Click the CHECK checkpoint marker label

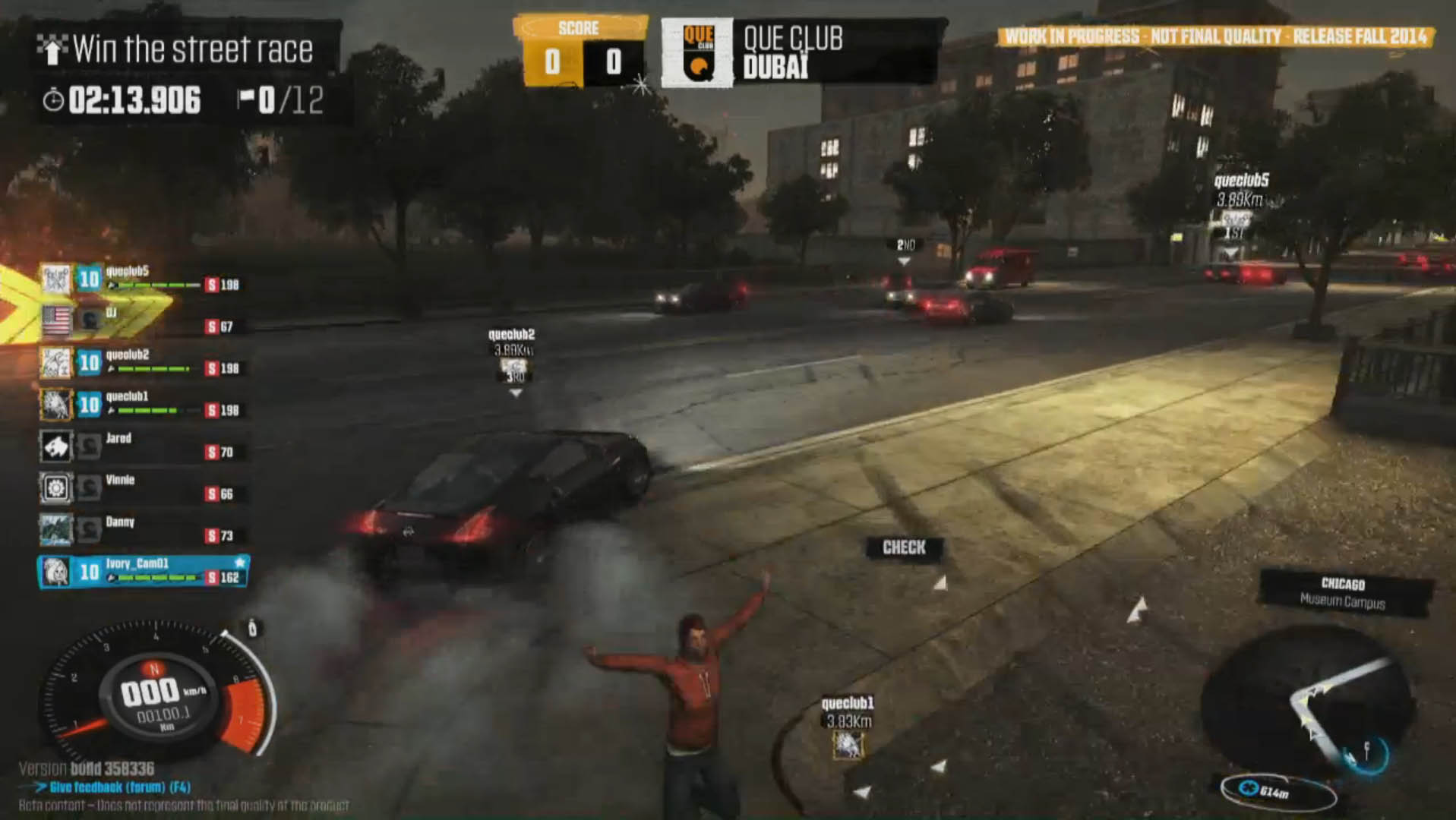point(904,547)
